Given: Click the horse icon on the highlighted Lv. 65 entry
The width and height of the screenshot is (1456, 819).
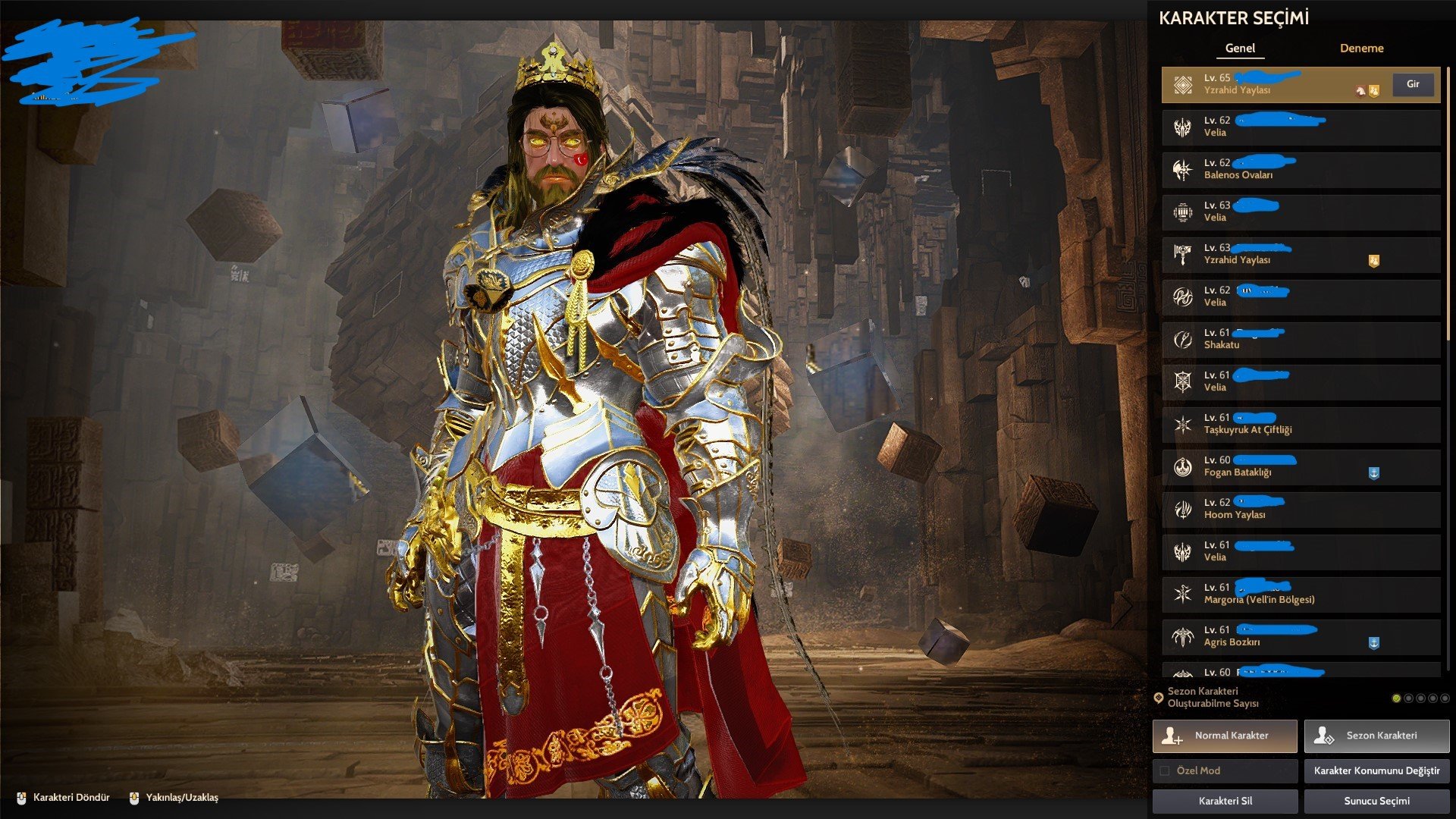Looking at the screenshot, I should [x=1360, y=89].
